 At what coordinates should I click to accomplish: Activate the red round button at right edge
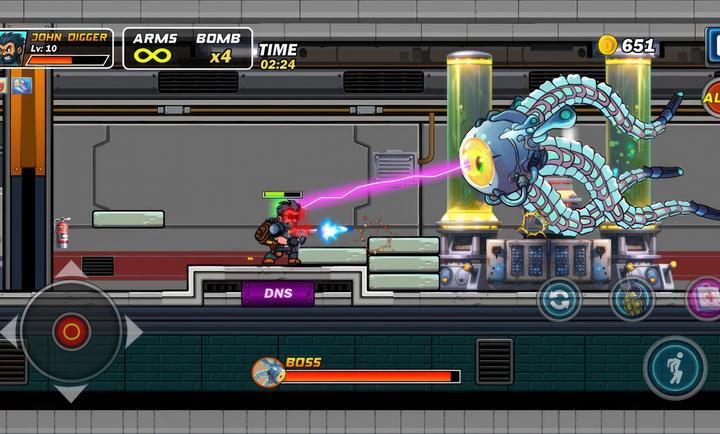[x=712, y=98]
